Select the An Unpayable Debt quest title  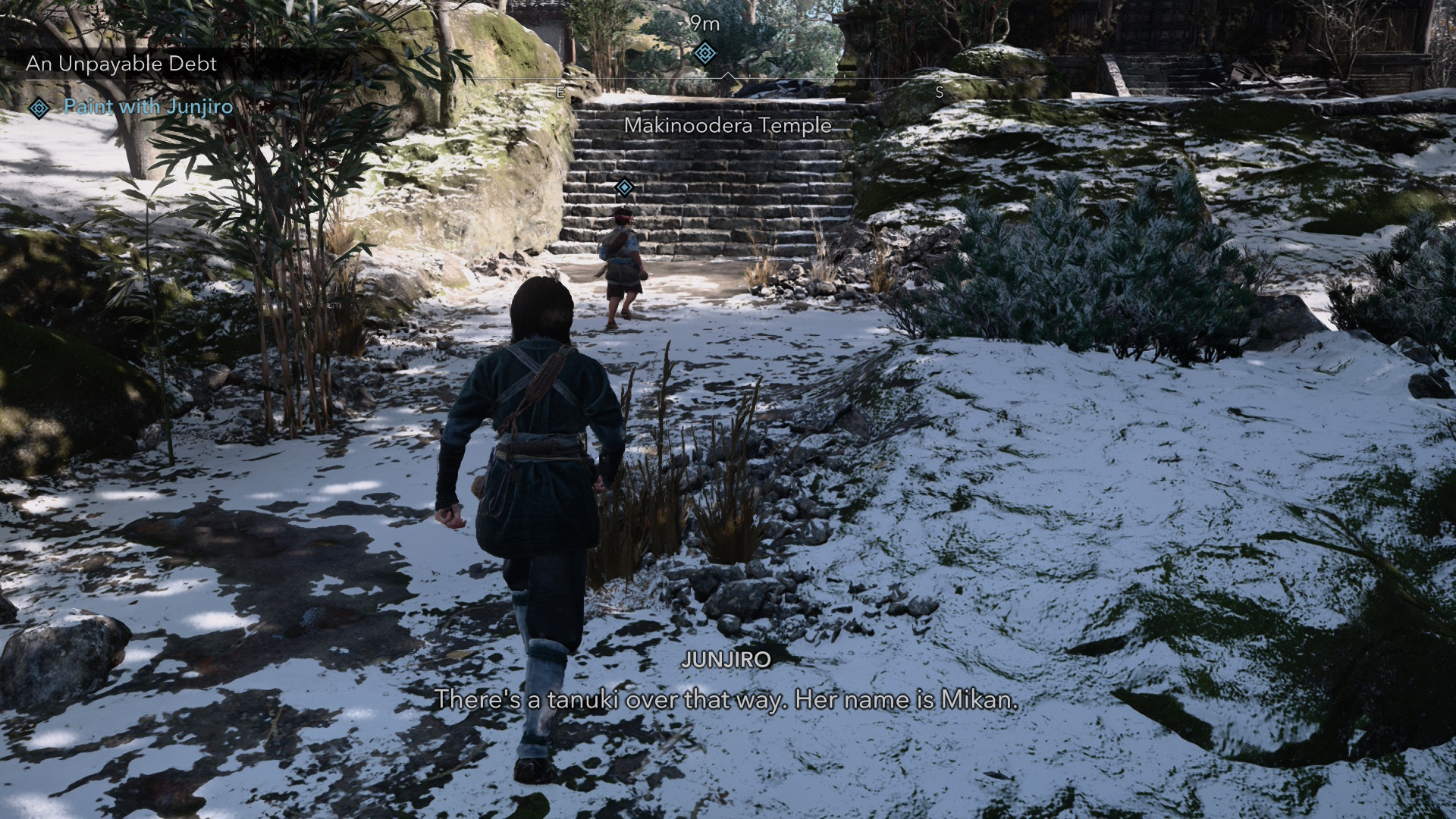point(121,64)
